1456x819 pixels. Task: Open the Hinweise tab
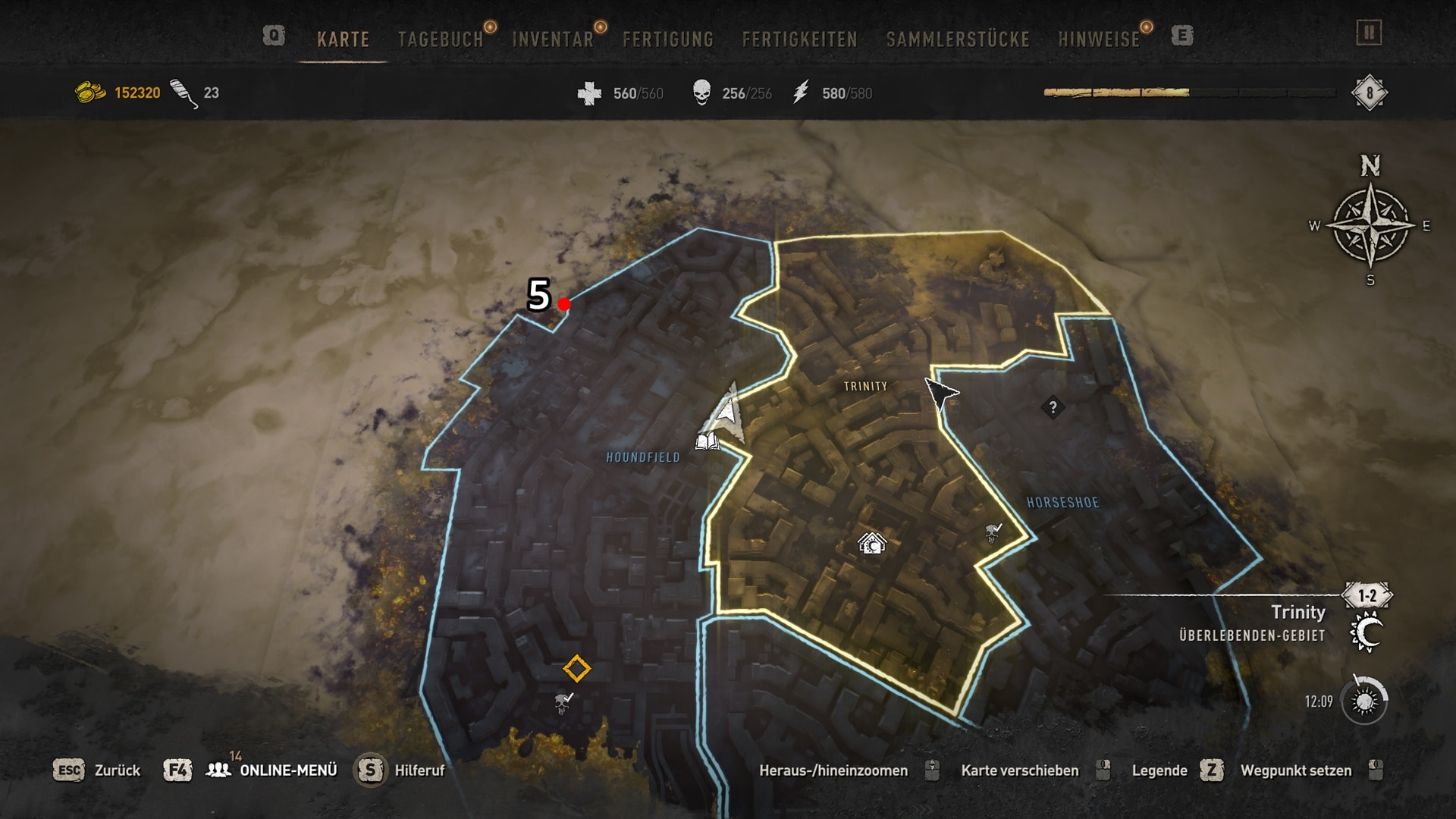[x=1098, y=39]
